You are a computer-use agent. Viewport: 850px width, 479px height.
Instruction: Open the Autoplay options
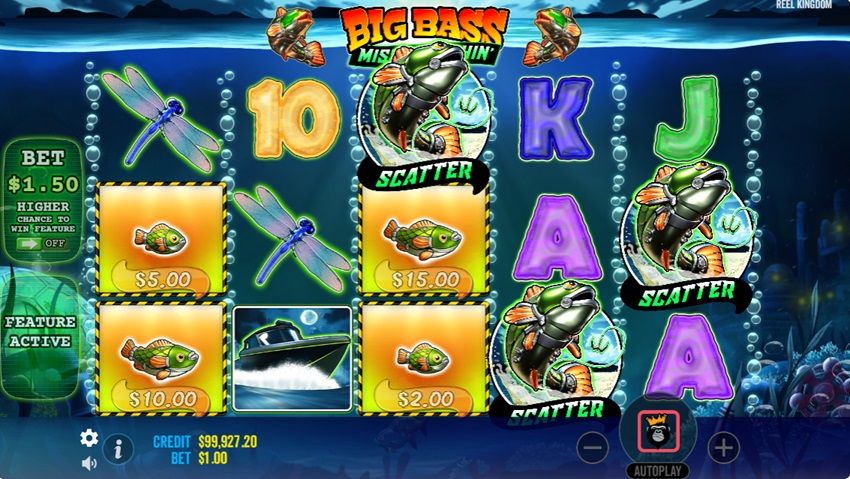[658, 470]
